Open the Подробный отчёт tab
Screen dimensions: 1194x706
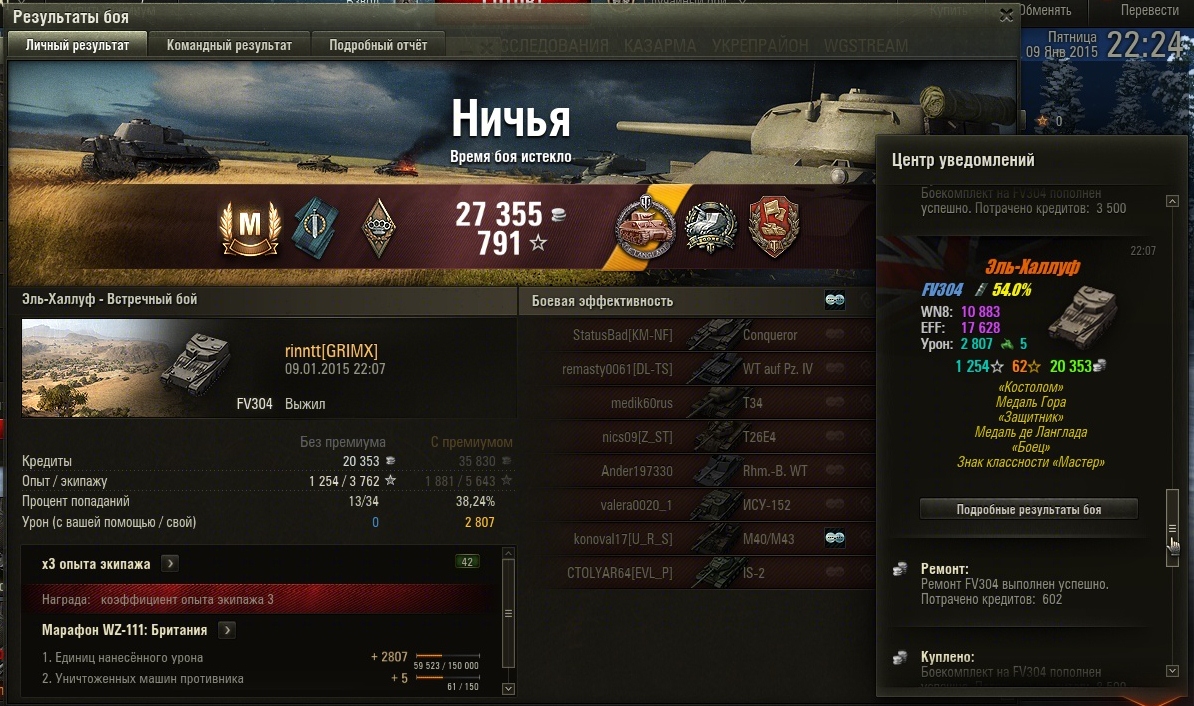(378, 45)
